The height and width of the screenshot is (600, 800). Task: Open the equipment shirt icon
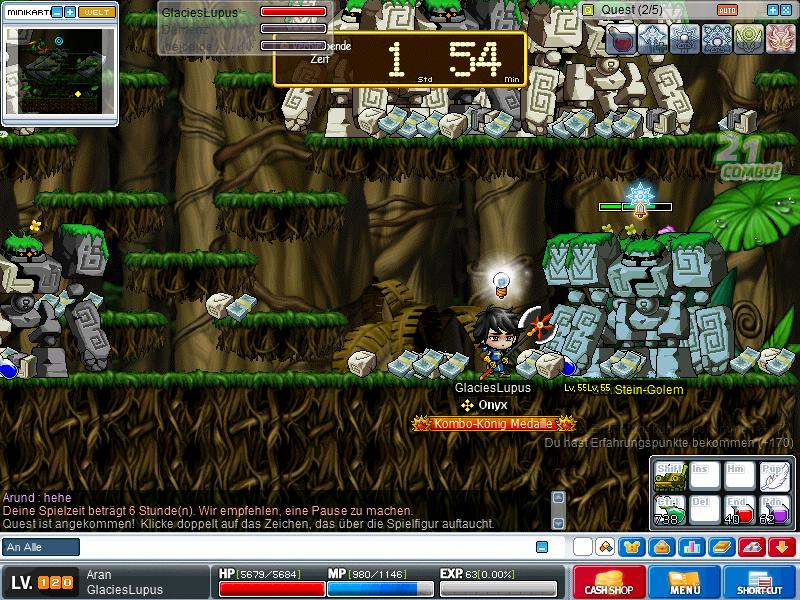pyautogui.click(x=632, y=547)
